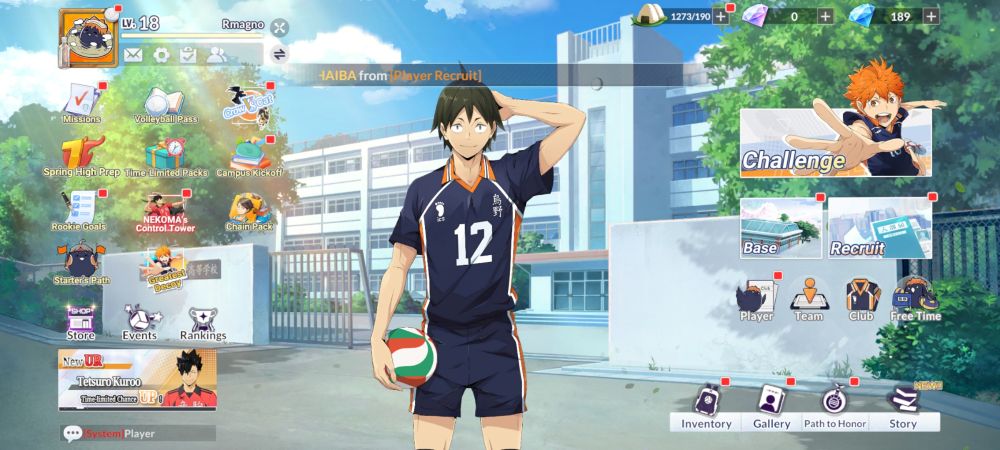
Task: Open Spring High Prep event
Action: [81, 157]
